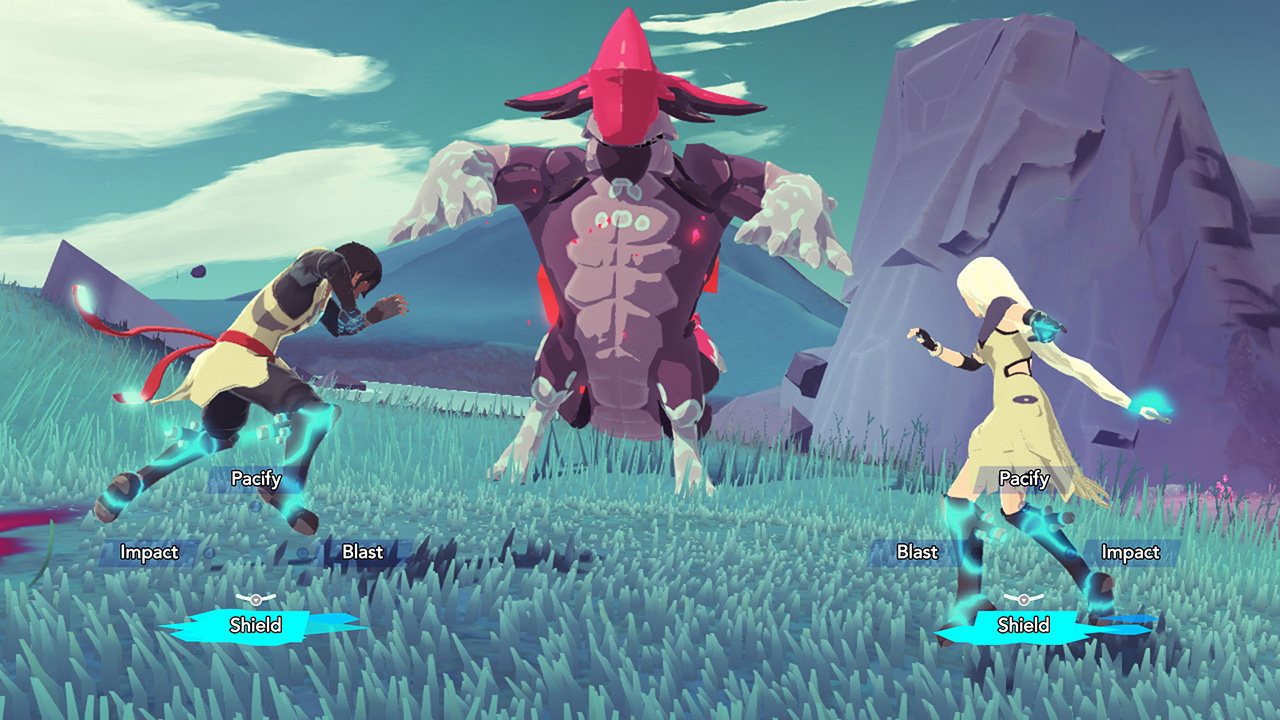Image resolution: width=1280 pixels, height=720 pixels.
Task: Select the directional icon next to Kay's Impact command
Action: pos(207,553)
